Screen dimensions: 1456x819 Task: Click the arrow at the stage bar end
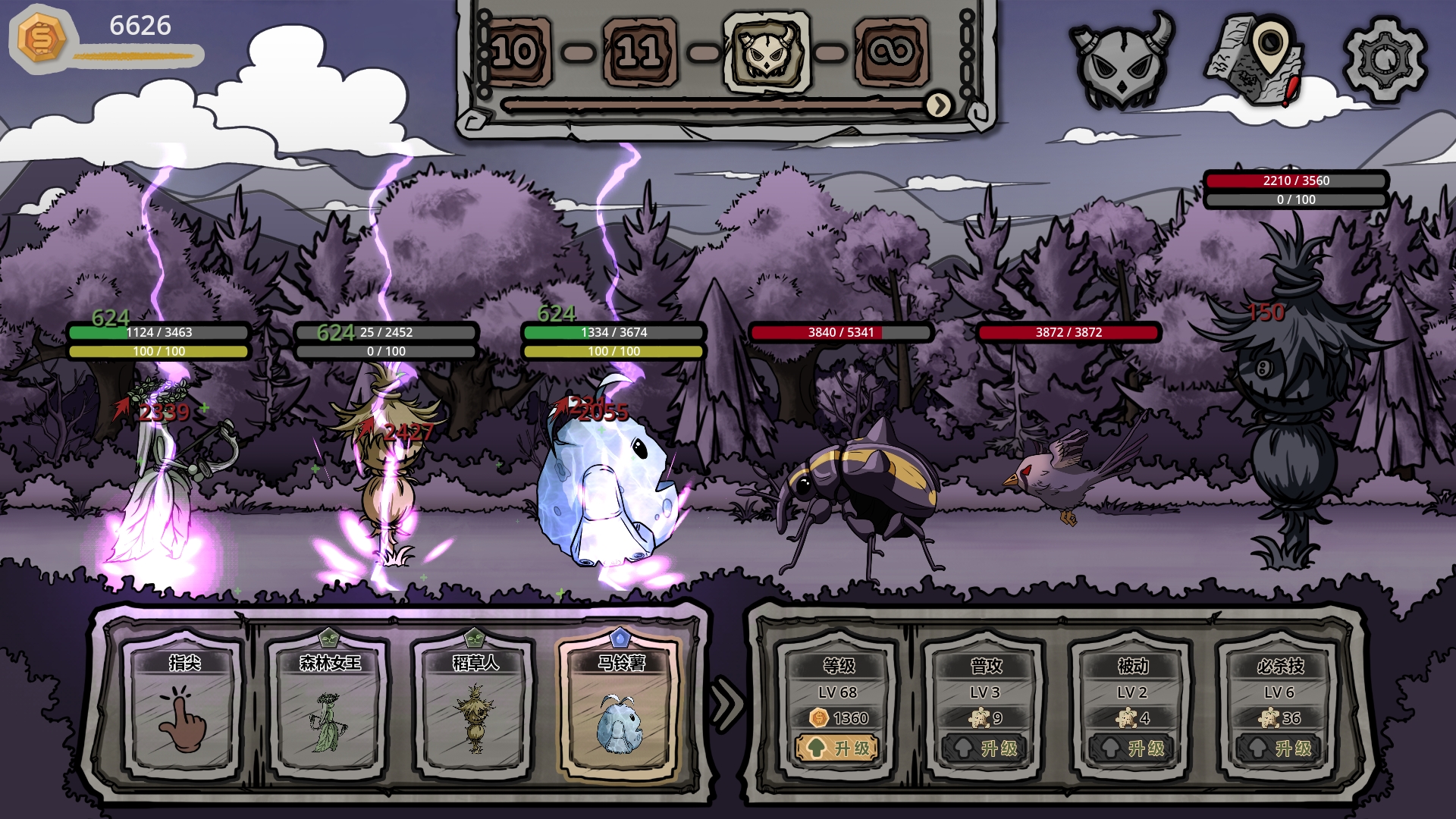[x=939, y=105]
